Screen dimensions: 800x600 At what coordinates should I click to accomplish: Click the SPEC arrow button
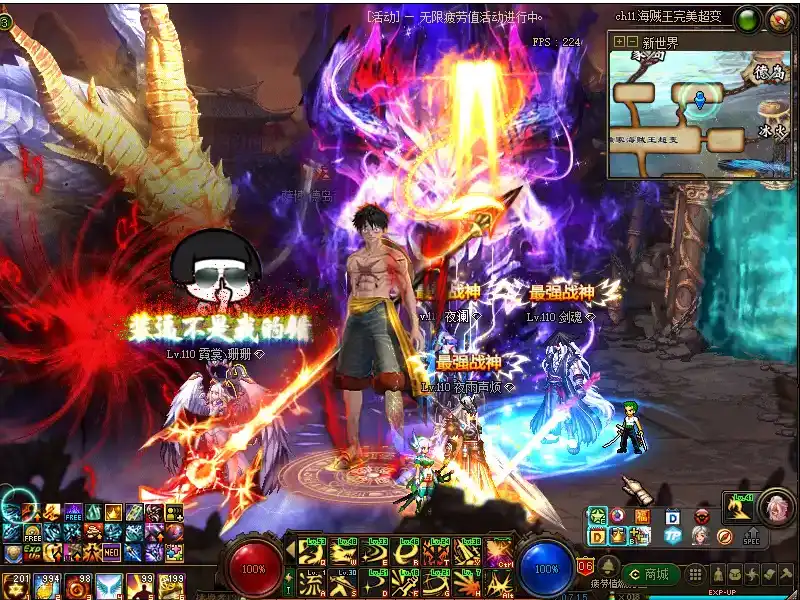(751, 535)
